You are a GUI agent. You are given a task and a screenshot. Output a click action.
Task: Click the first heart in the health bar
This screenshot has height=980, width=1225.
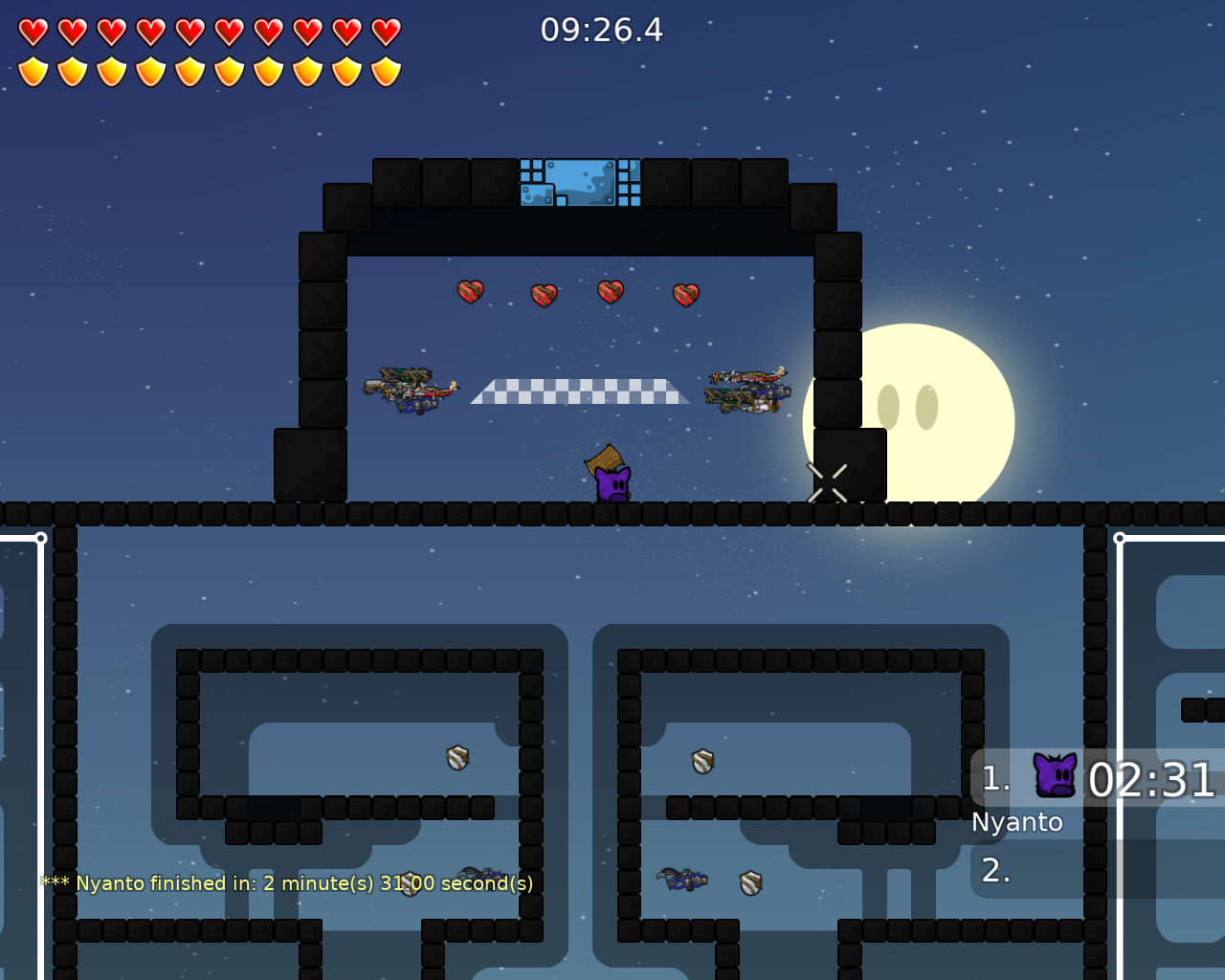click(x=32, y=30)
